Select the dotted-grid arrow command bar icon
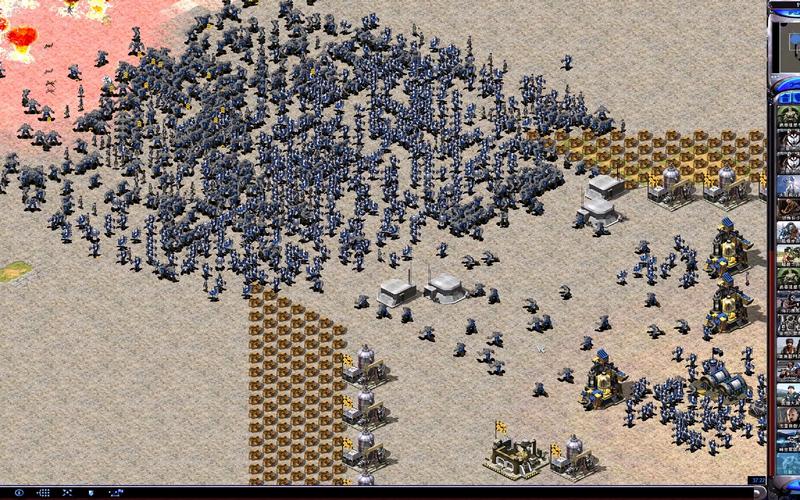Screen dimensions: 800x500 43,492
